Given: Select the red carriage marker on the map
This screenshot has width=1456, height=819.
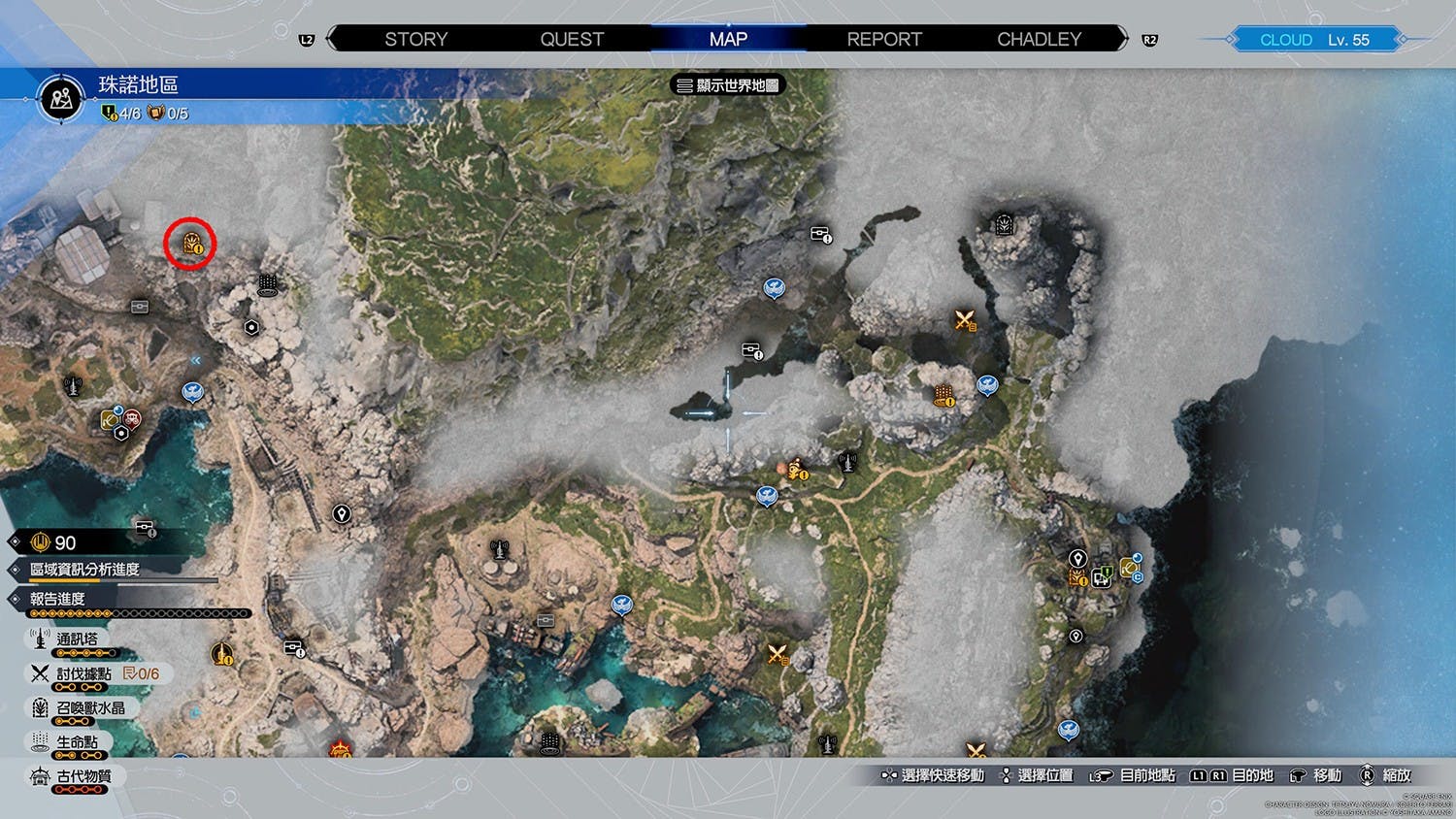Looking at the screenshot, I should click(132, 419).
